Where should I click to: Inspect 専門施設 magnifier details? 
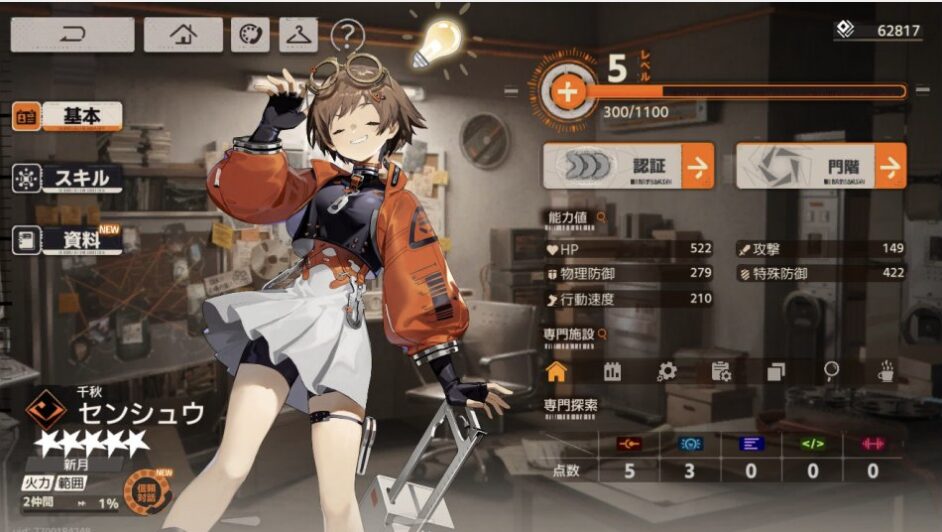(x=602, y=334)
